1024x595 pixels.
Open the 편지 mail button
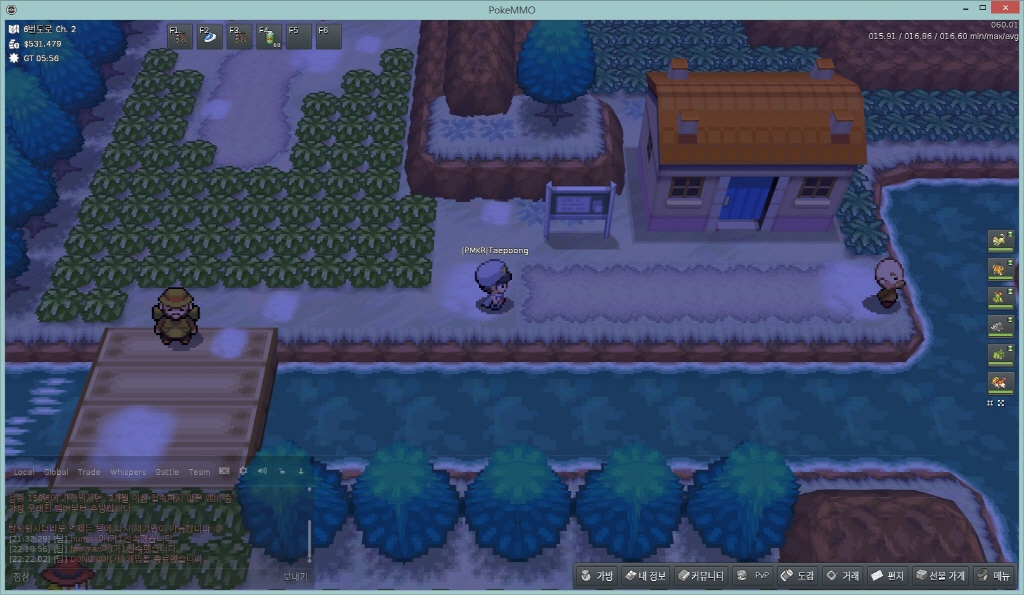click(x=887, y=576)
